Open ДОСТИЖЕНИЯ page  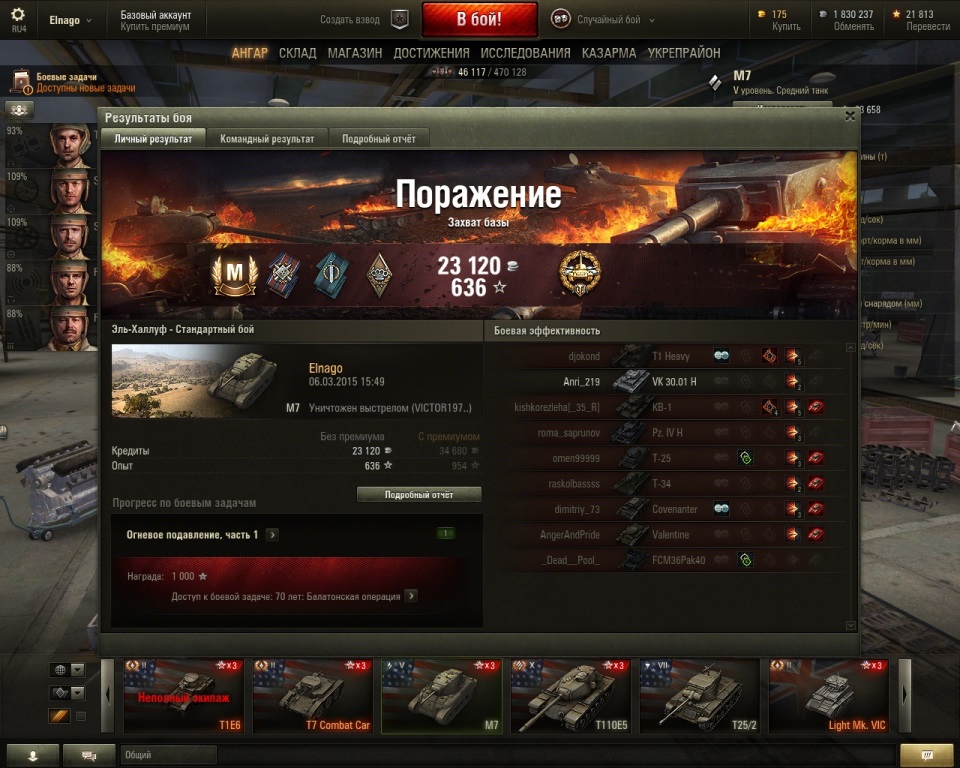tap(431, 53)
